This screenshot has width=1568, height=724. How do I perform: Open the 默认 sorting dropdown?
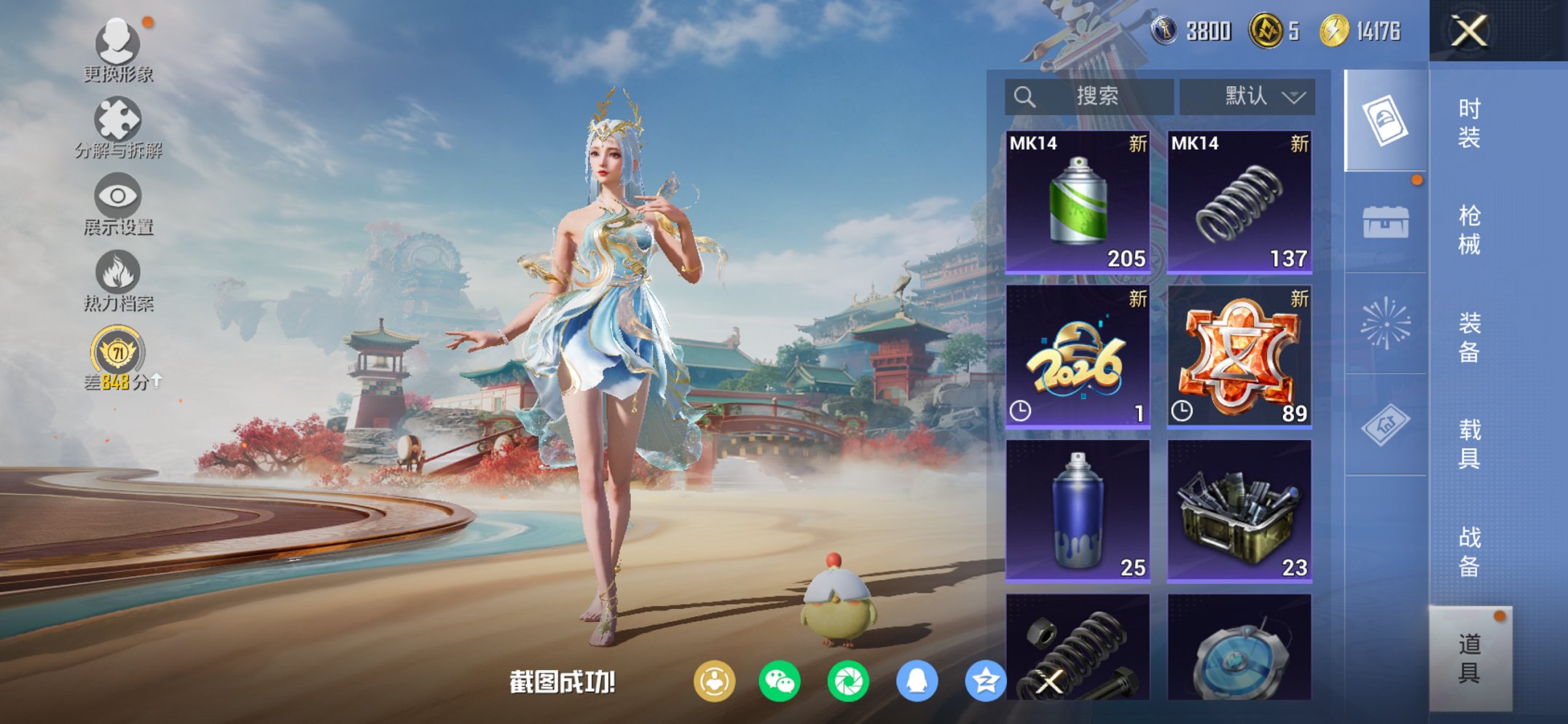[1246, 95]
